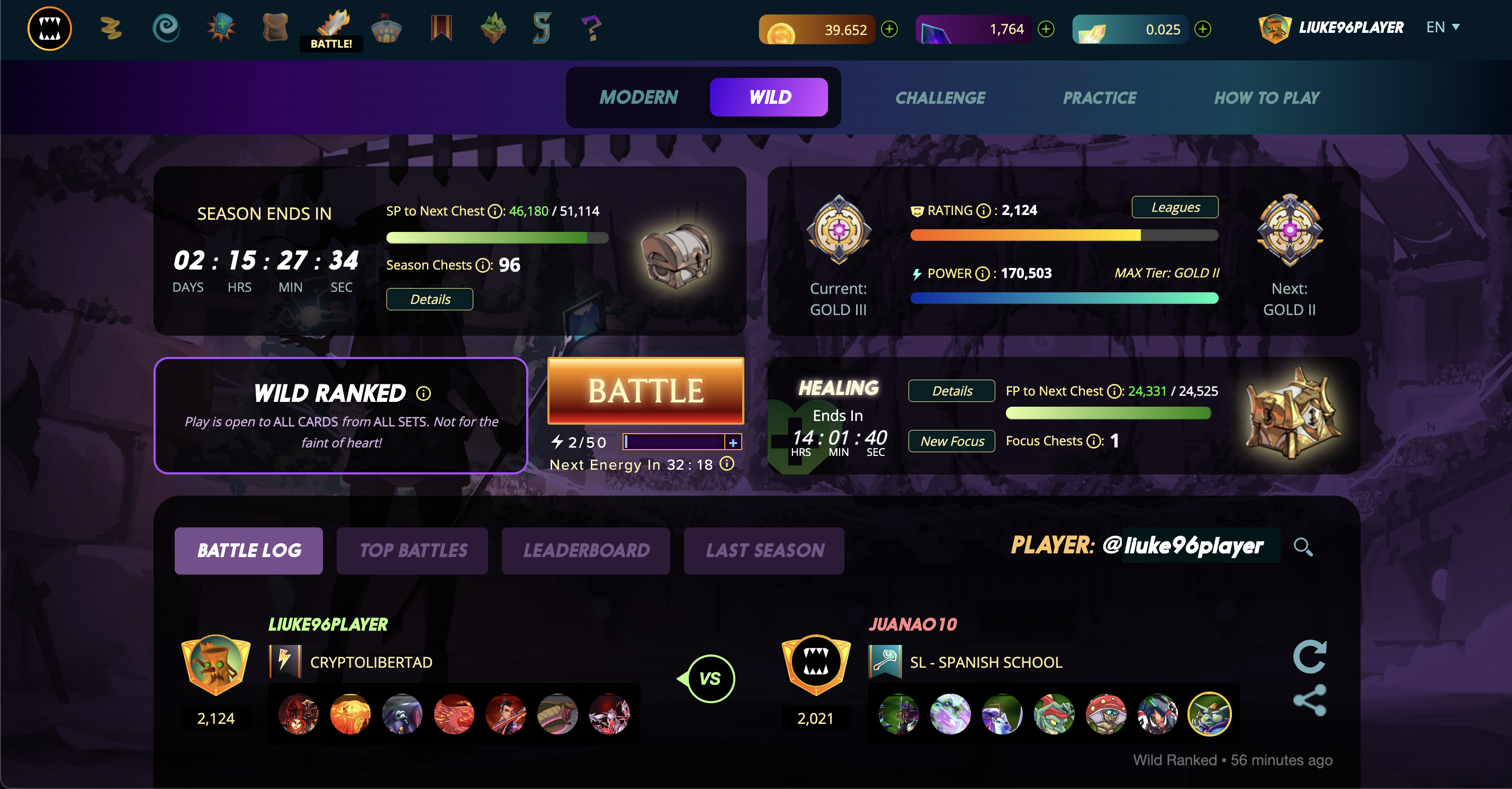Click the red banner events icon
The width and height of the screenshot is (1512, 789).
441,28
